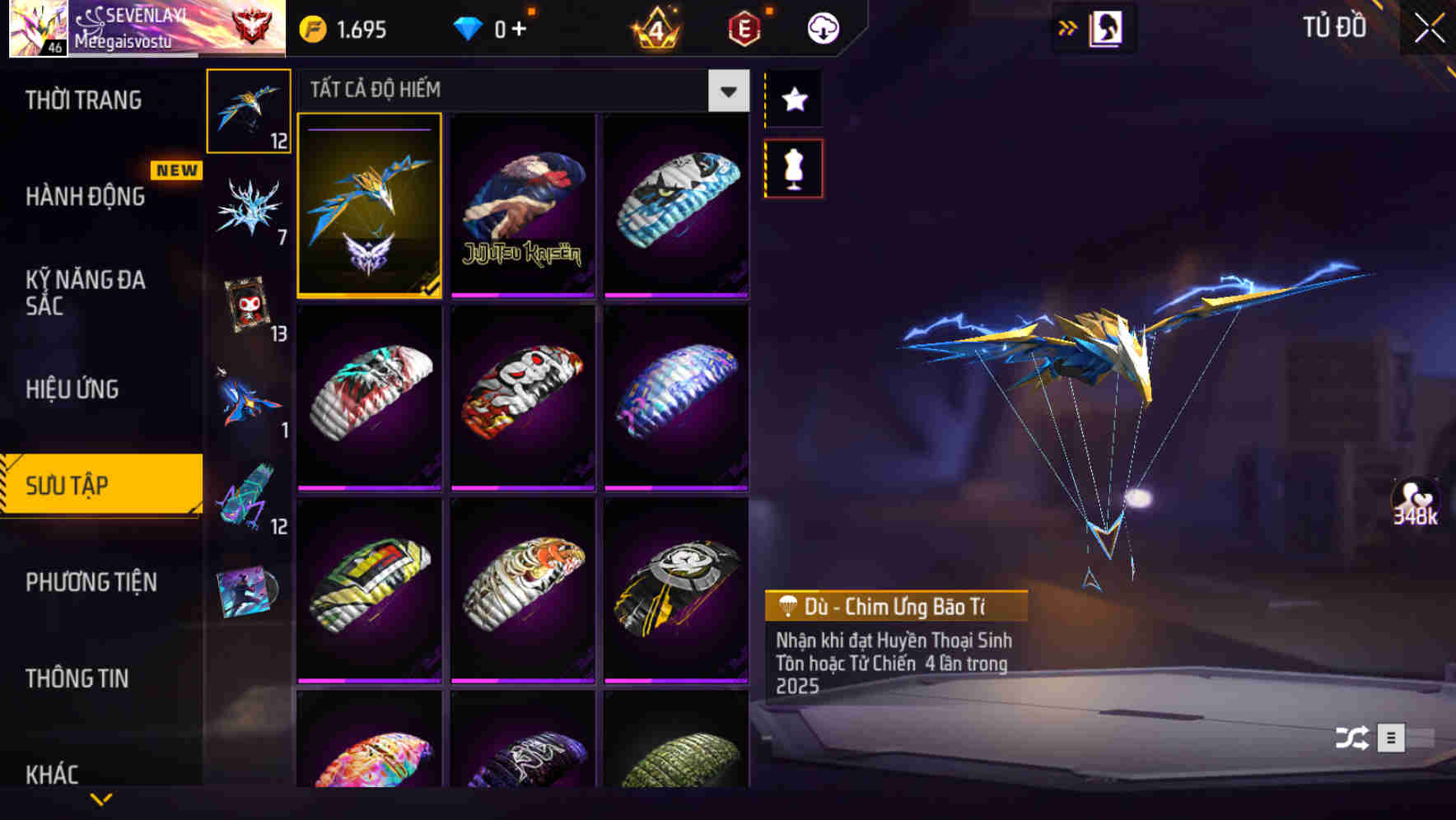Screen dimensions: 1456x820
Task: Open the THÔNG TIN section
Action: tap(78, 679)
